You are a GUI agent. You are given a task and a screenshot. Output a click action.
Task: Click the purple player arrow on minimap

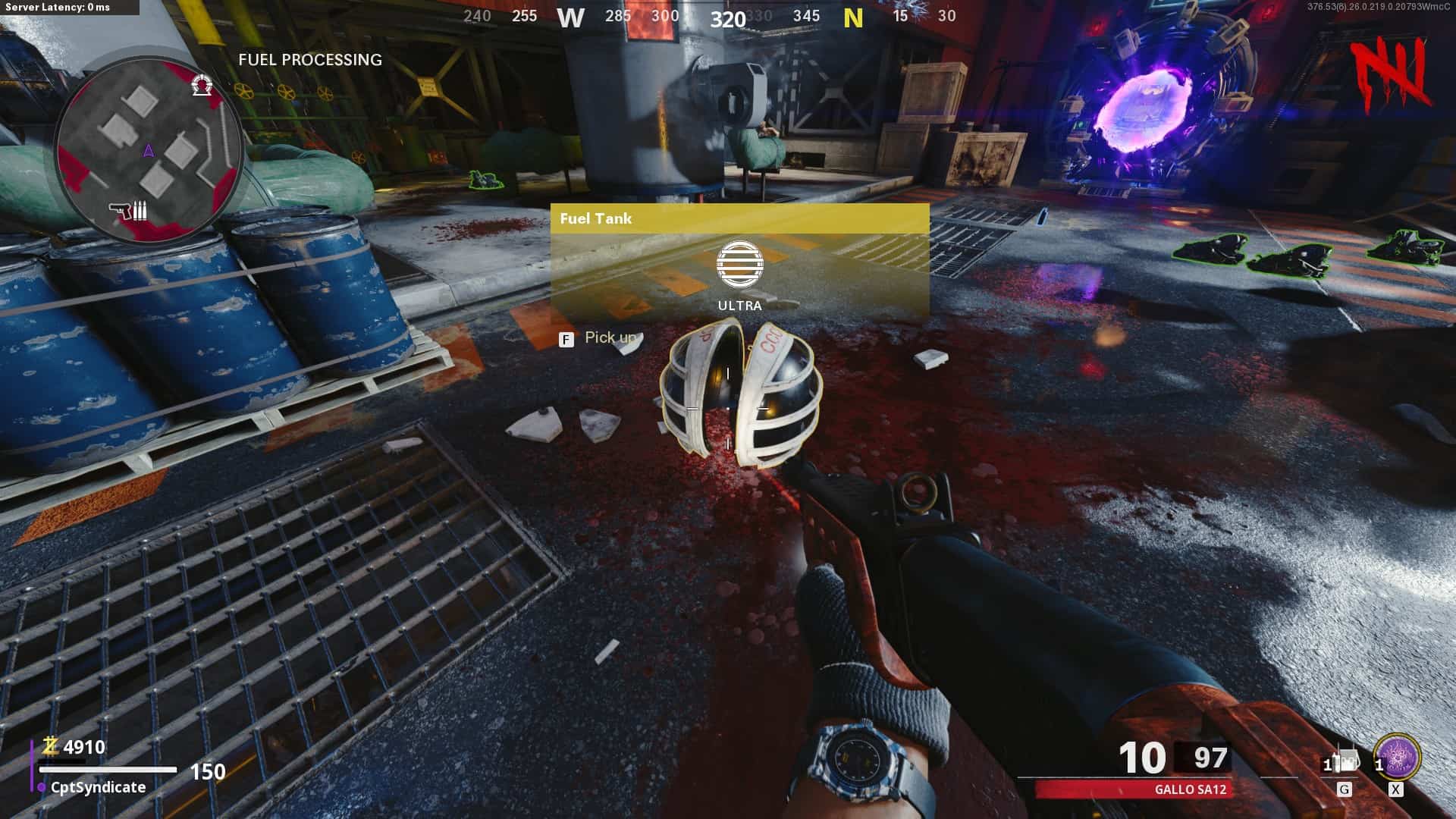(149, 151)
